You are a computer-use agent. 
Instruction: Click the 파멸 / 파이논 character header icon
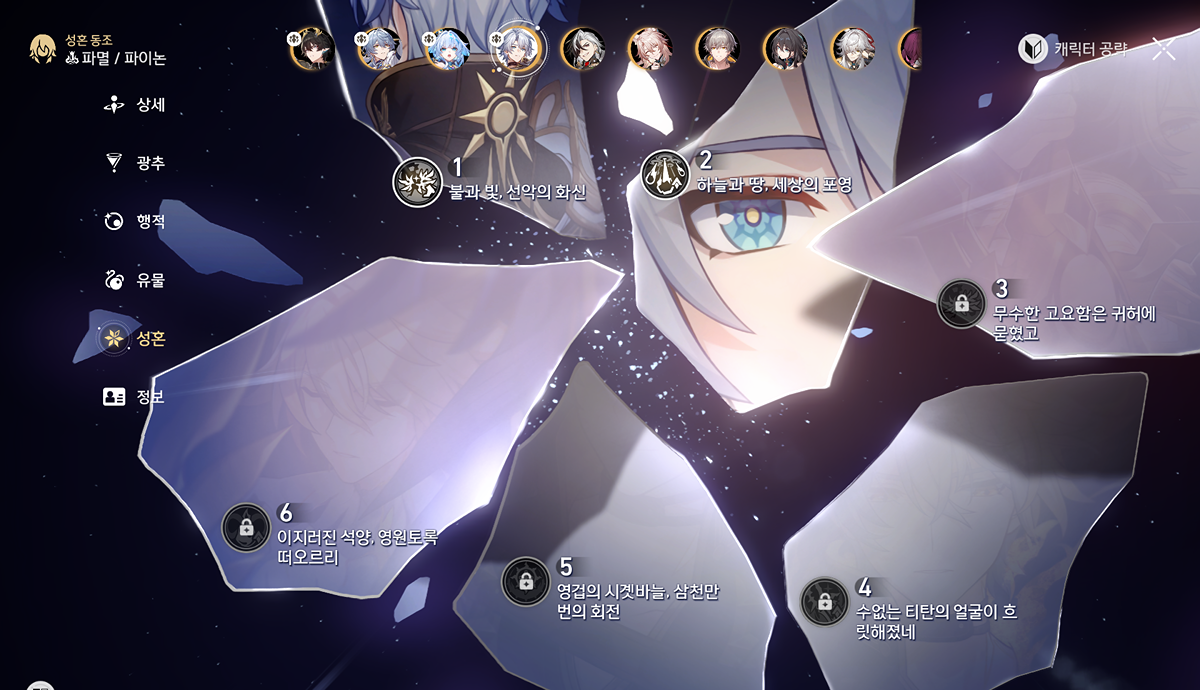(43, 49)
